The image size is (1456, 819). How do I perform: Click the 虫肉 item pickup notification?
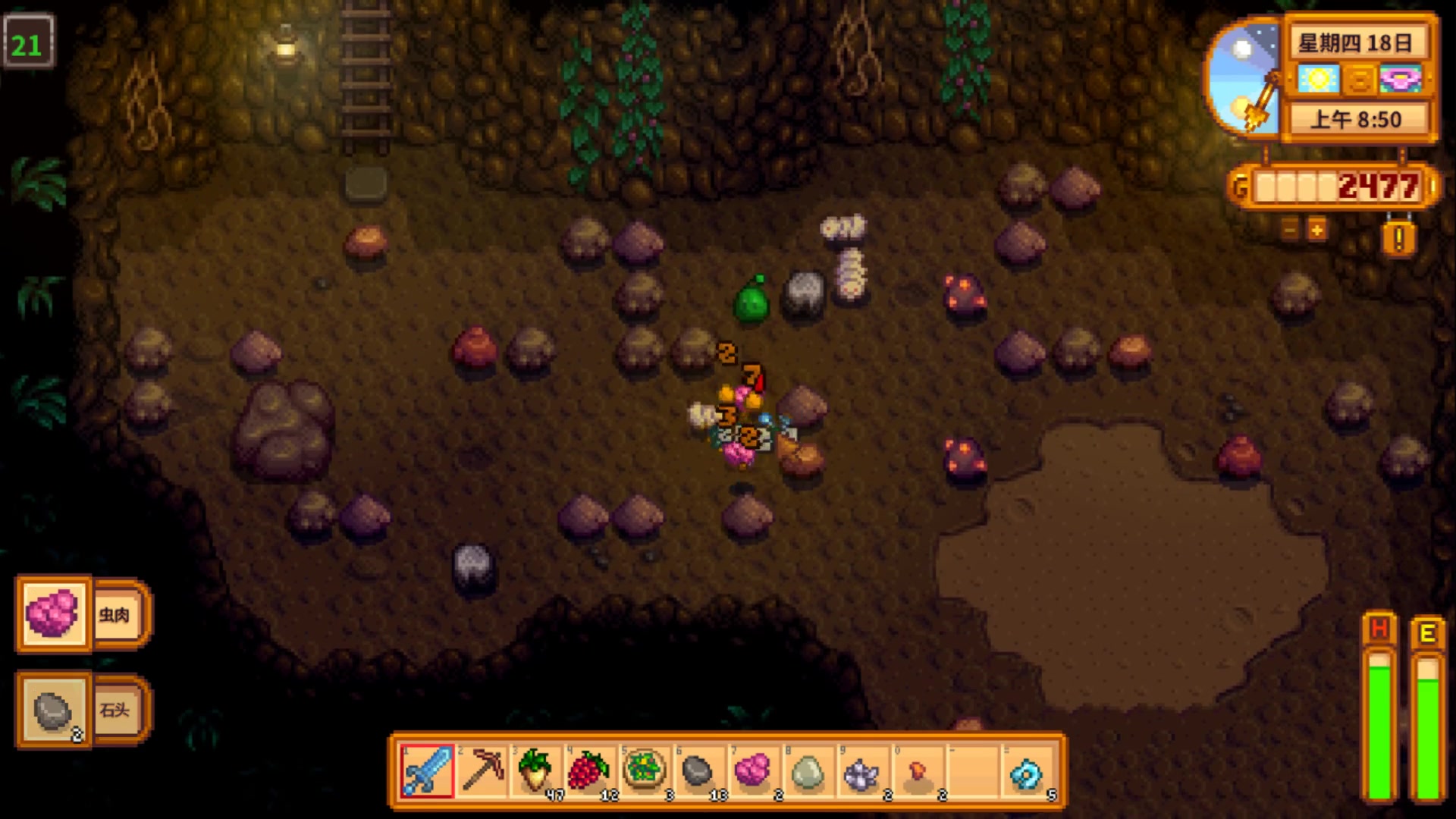point(83,614)
